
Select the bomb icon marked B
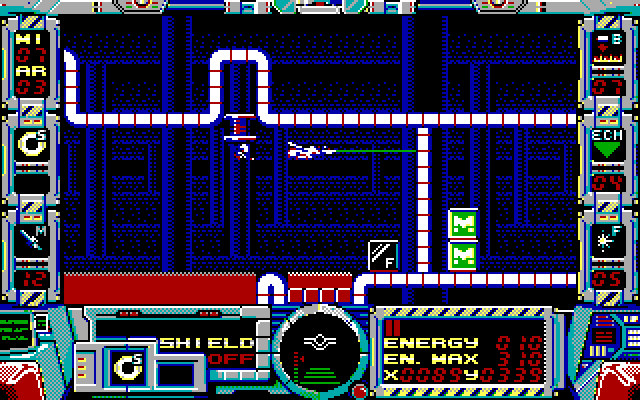pos(607,49)
